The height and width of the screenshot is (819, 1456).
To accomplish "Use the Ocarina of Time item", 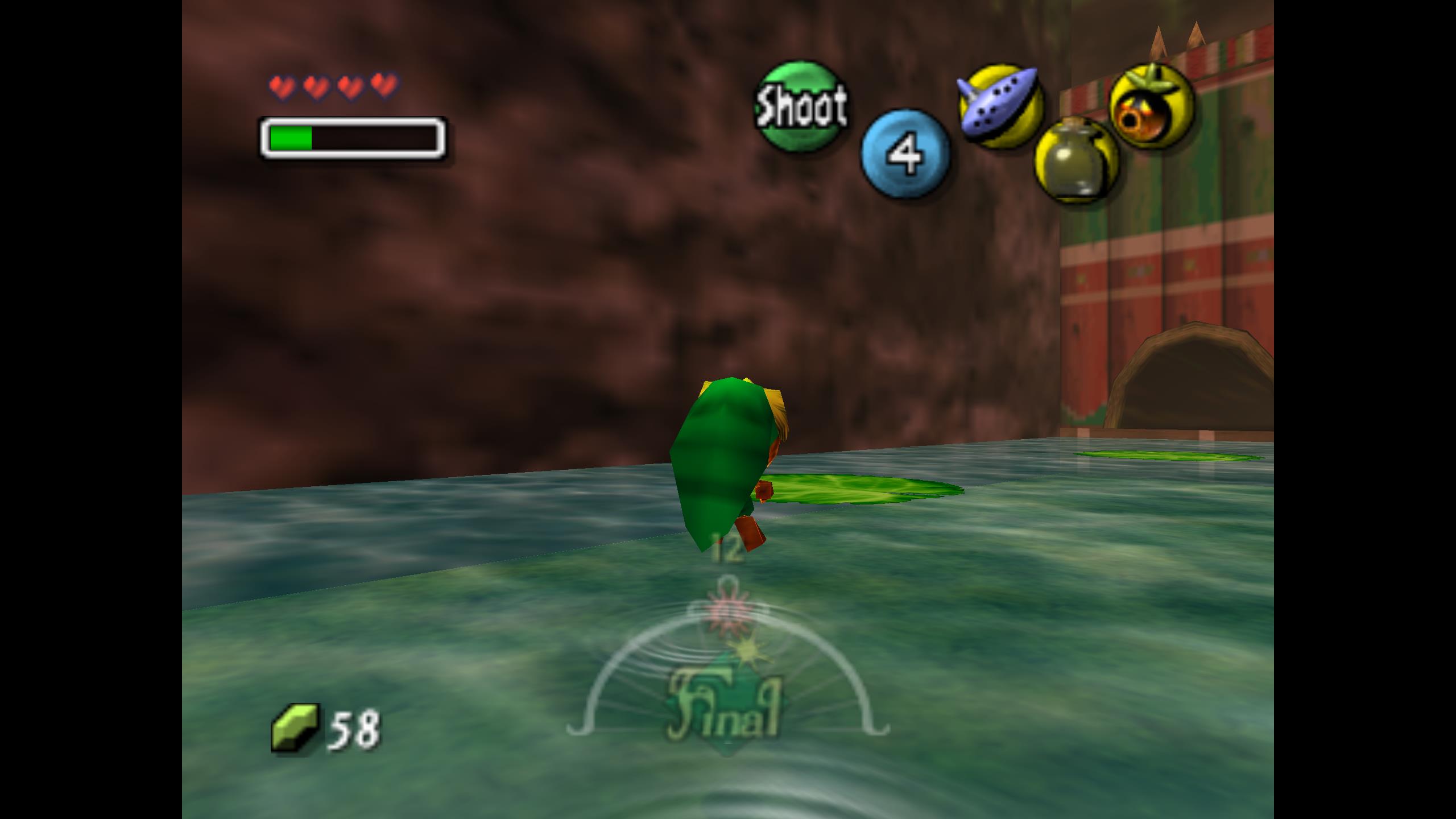I will coord(1000,106).
